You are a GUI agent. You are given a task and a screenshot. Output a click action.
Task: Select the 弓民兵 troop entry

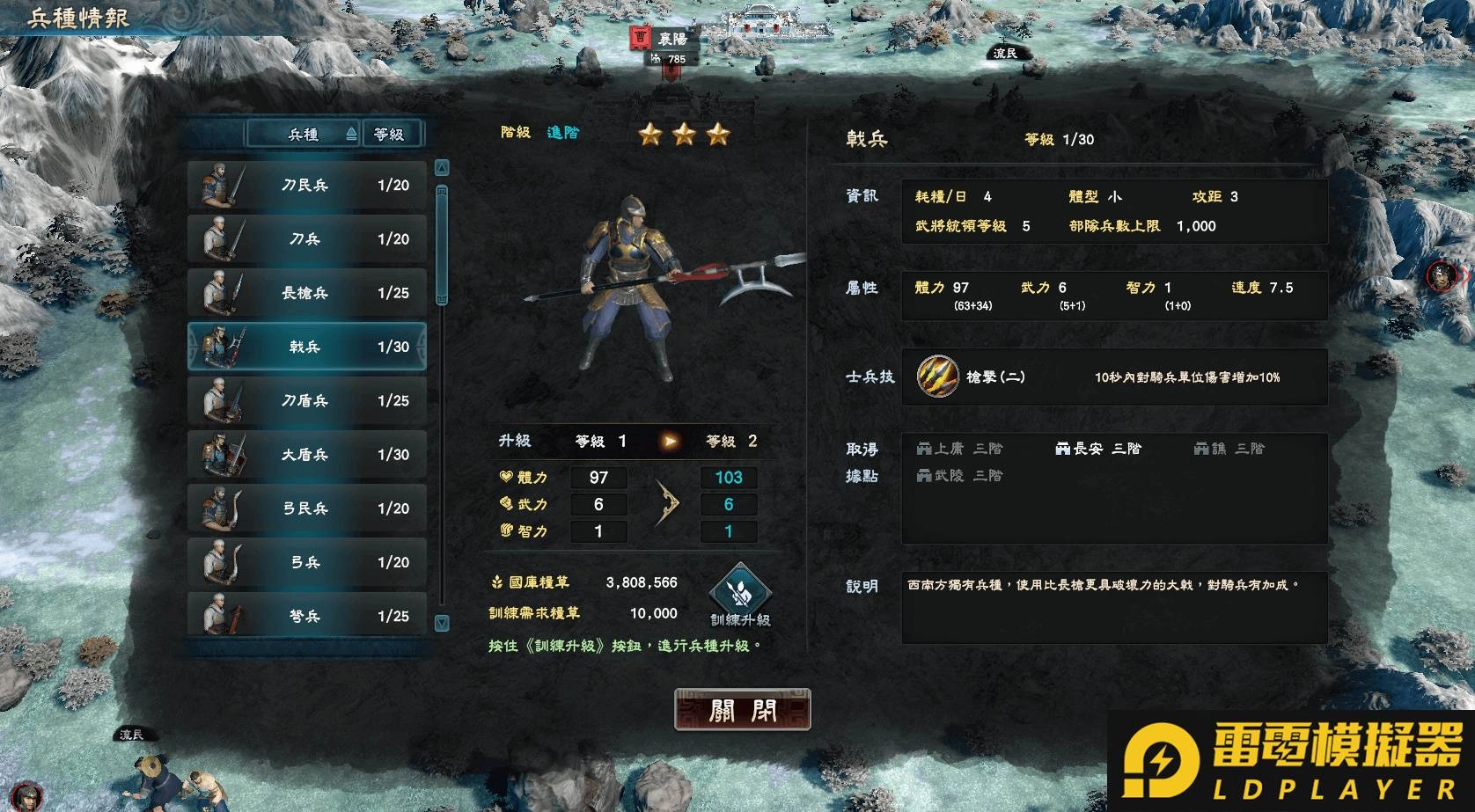(306, 508)
